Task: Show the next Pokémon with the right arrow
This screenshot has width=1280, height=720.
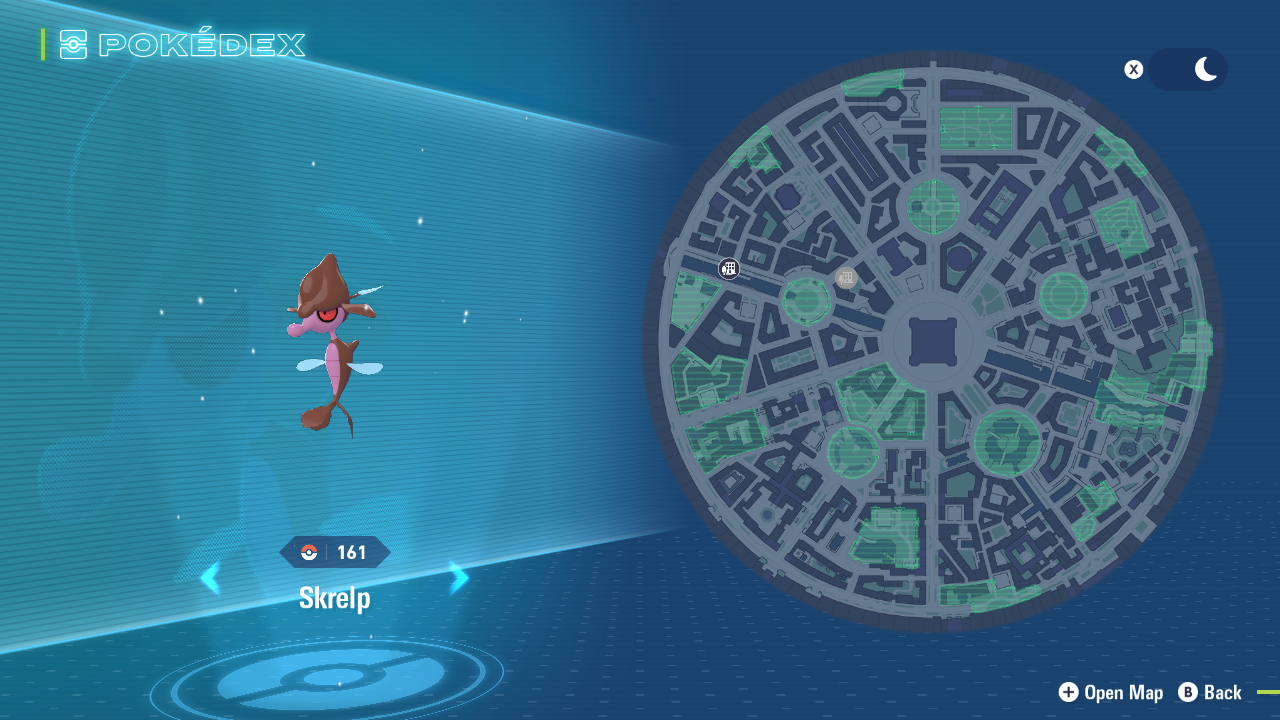Action: click(x=459, y=578)
